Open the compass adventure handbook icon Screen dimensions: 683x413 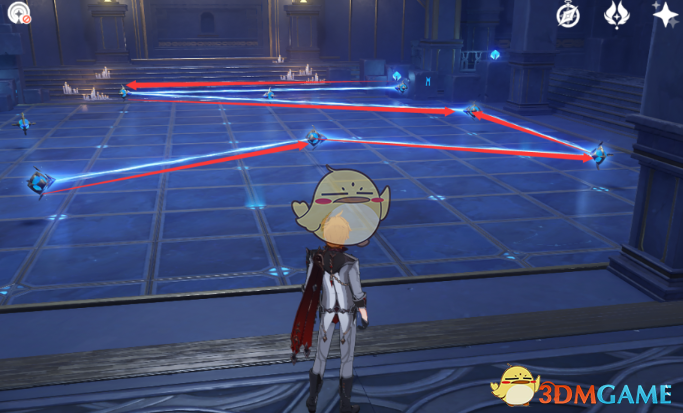click(x=569, y=14)
